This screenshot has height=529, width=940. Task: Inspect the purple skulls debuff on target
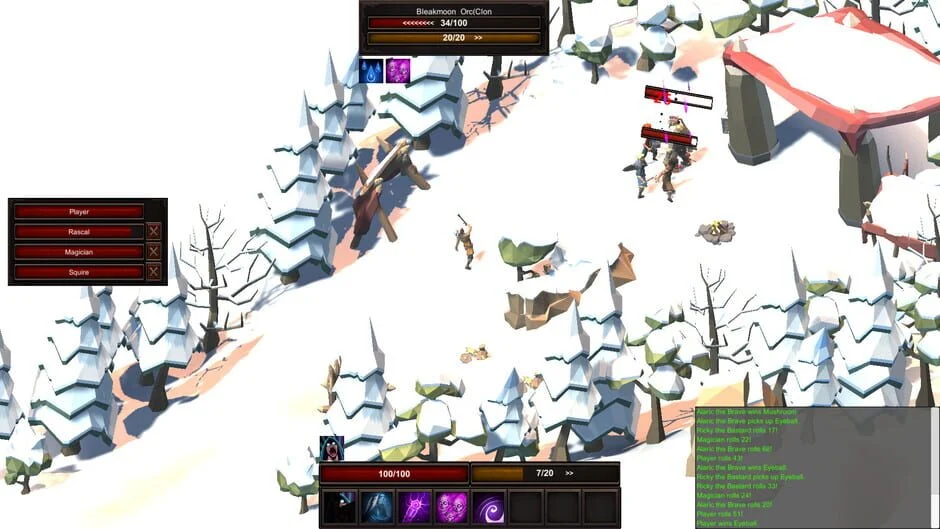(x=398, y=71)
